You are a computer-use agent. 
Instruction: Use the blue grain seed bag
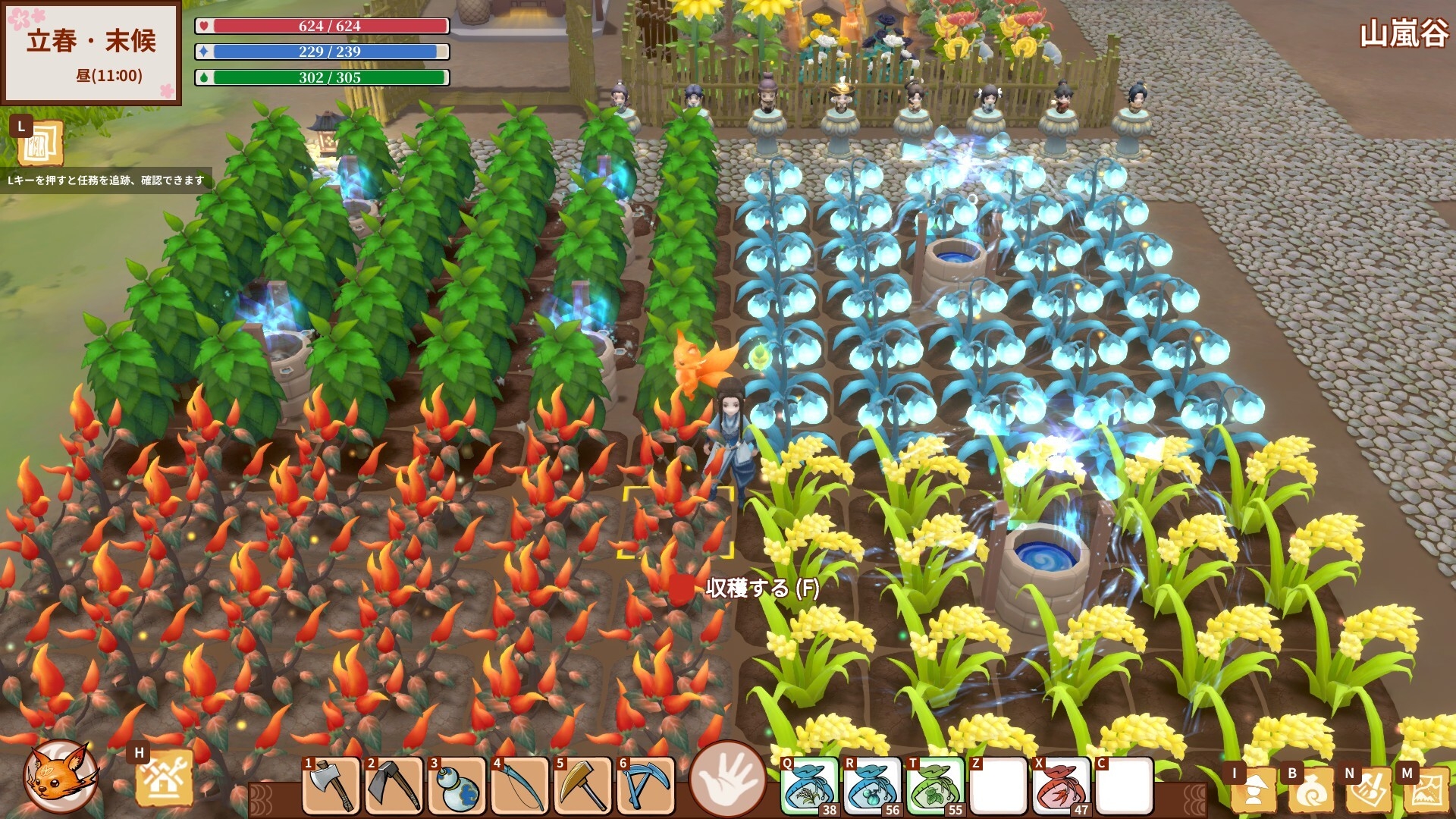point(809,786)
